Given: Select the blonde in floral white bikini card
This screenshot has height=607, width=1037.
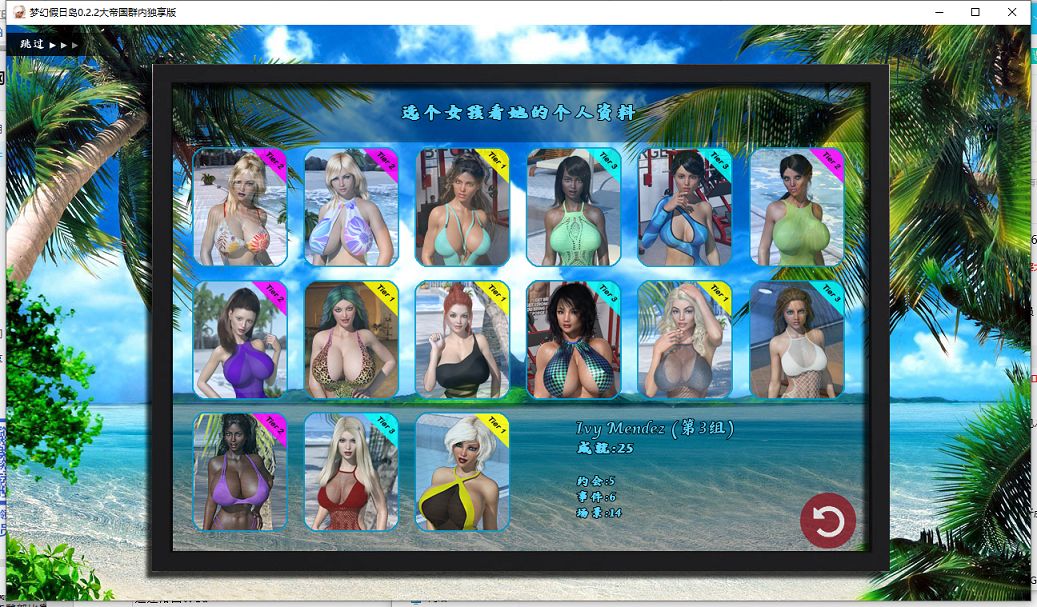Looking at the screenshot, I should pos(240,207).
